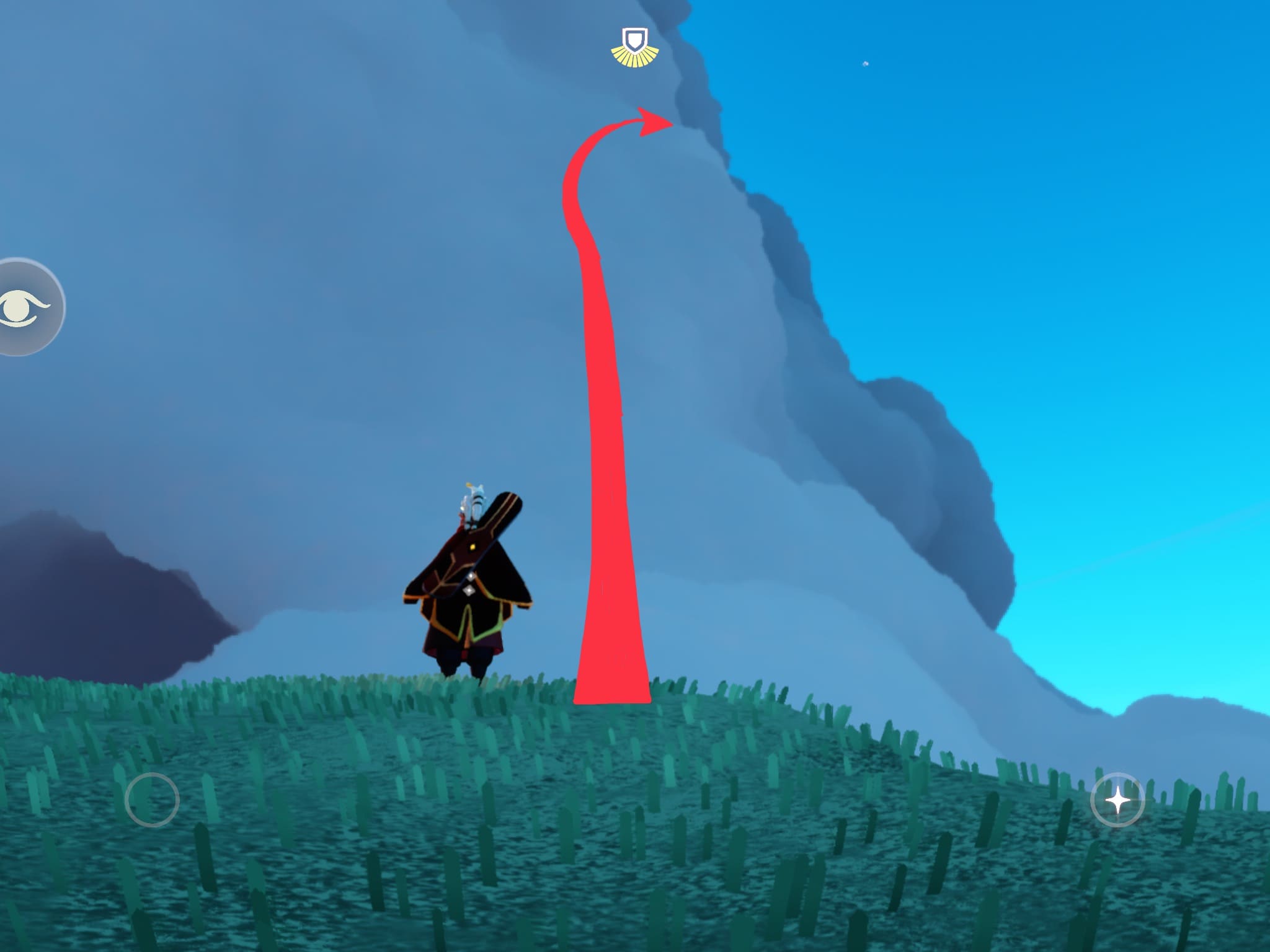1270x952 pixels.
Task: Select the cape wing energy indicator
Action: [x=634, y=48]
